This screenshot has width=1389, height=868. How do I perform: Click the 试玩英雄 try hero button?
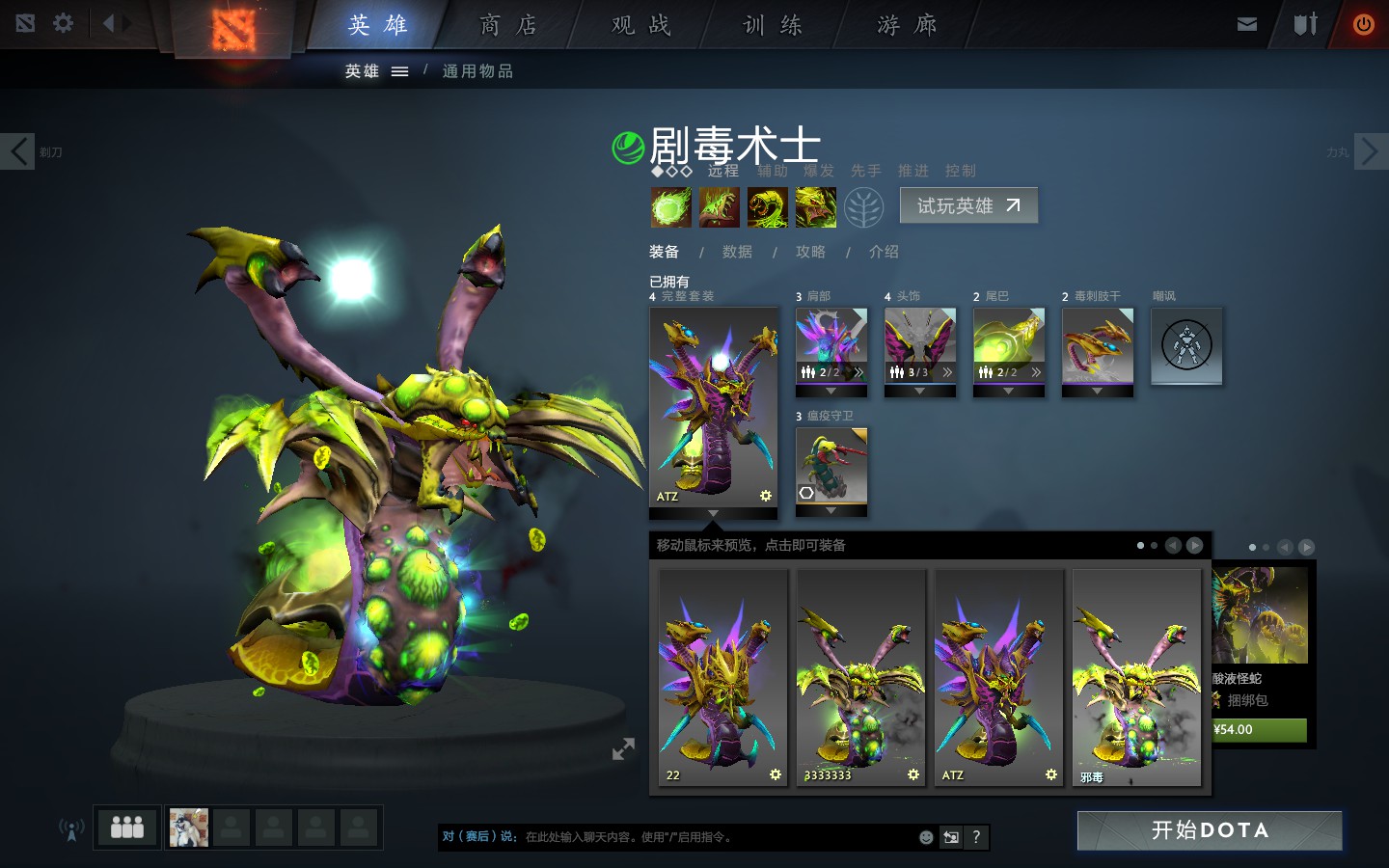pyautogui.click(x=968, y=205)
